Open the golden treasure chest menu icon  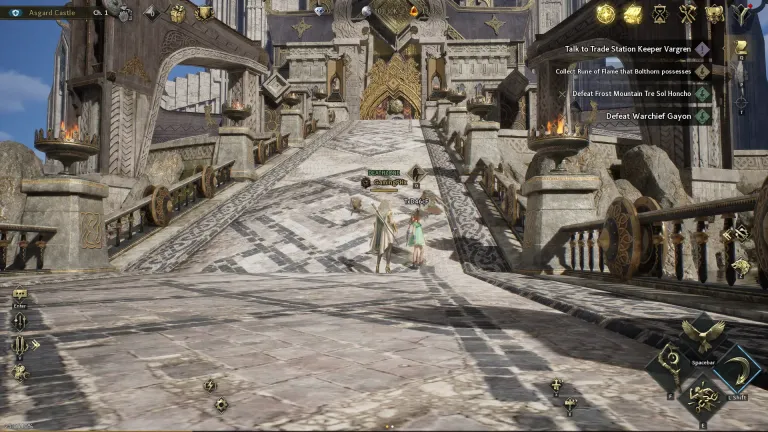pyautogui.click(x=632, y=13)
